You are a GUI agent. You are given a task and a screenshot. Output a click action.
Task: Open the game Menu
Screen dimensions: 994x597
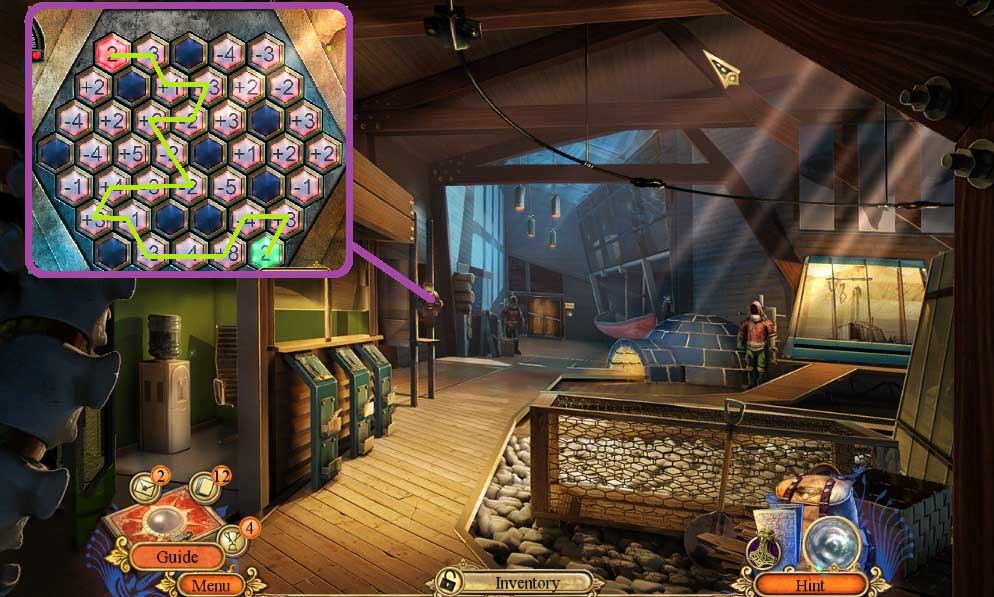click(x=210, y=585)
